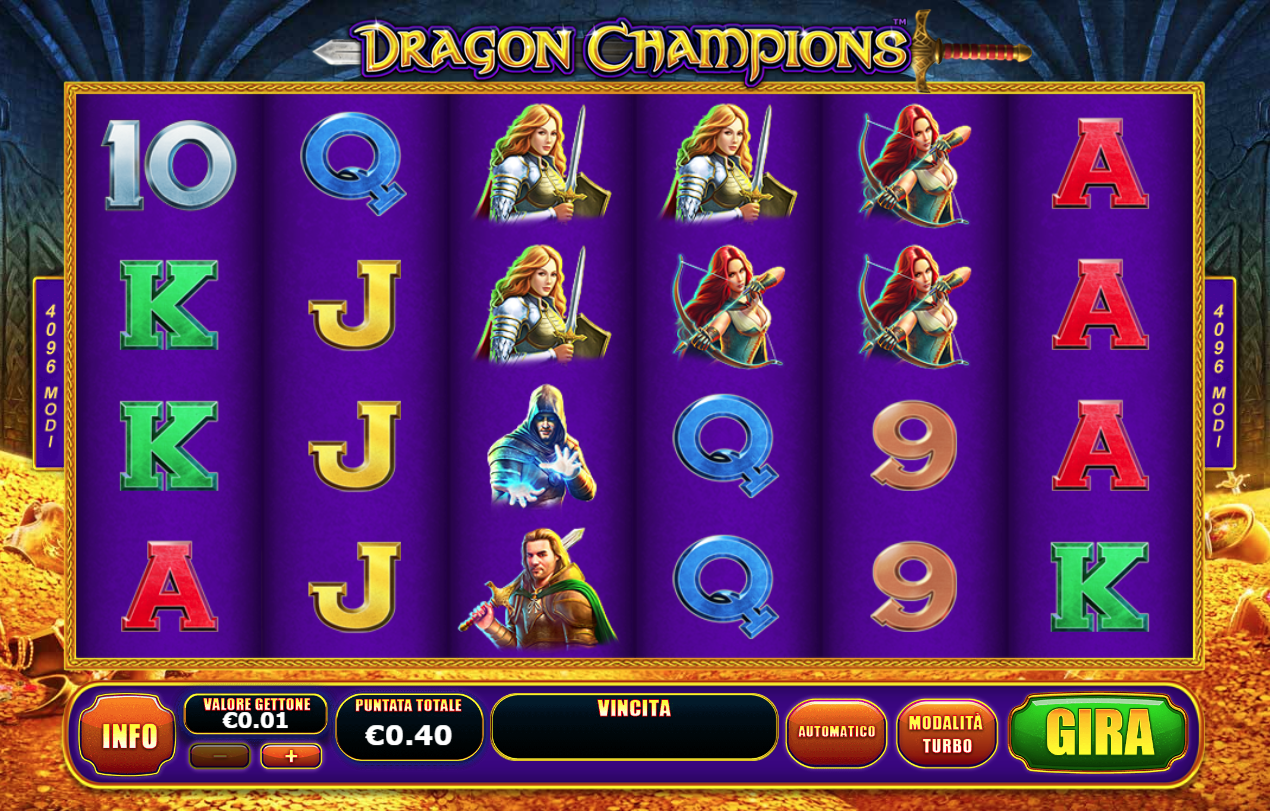The width and height of the screenshot is (1270, 811).
Task: Open the INFO paytable
Action: pyautogui.click(x=127, y=735)
